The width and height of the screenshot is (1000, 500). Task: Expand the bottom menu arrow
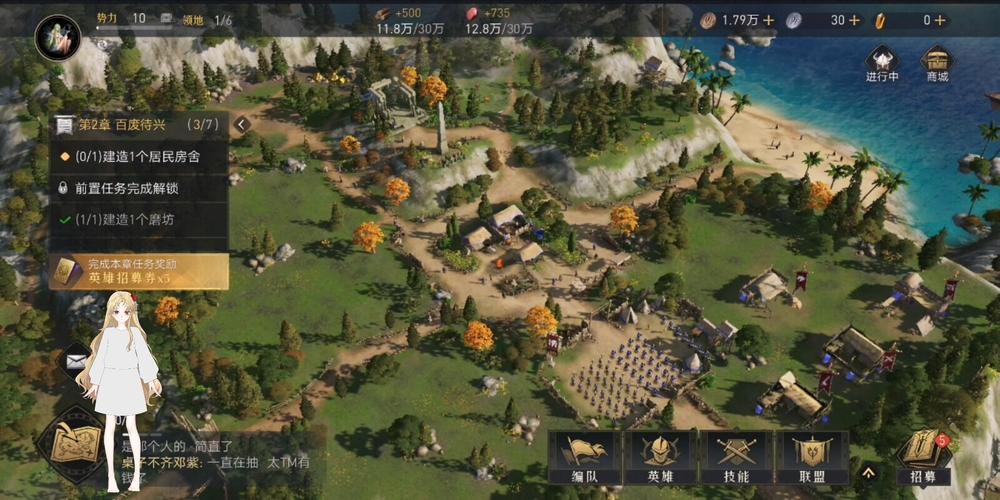tap(869, 471)
